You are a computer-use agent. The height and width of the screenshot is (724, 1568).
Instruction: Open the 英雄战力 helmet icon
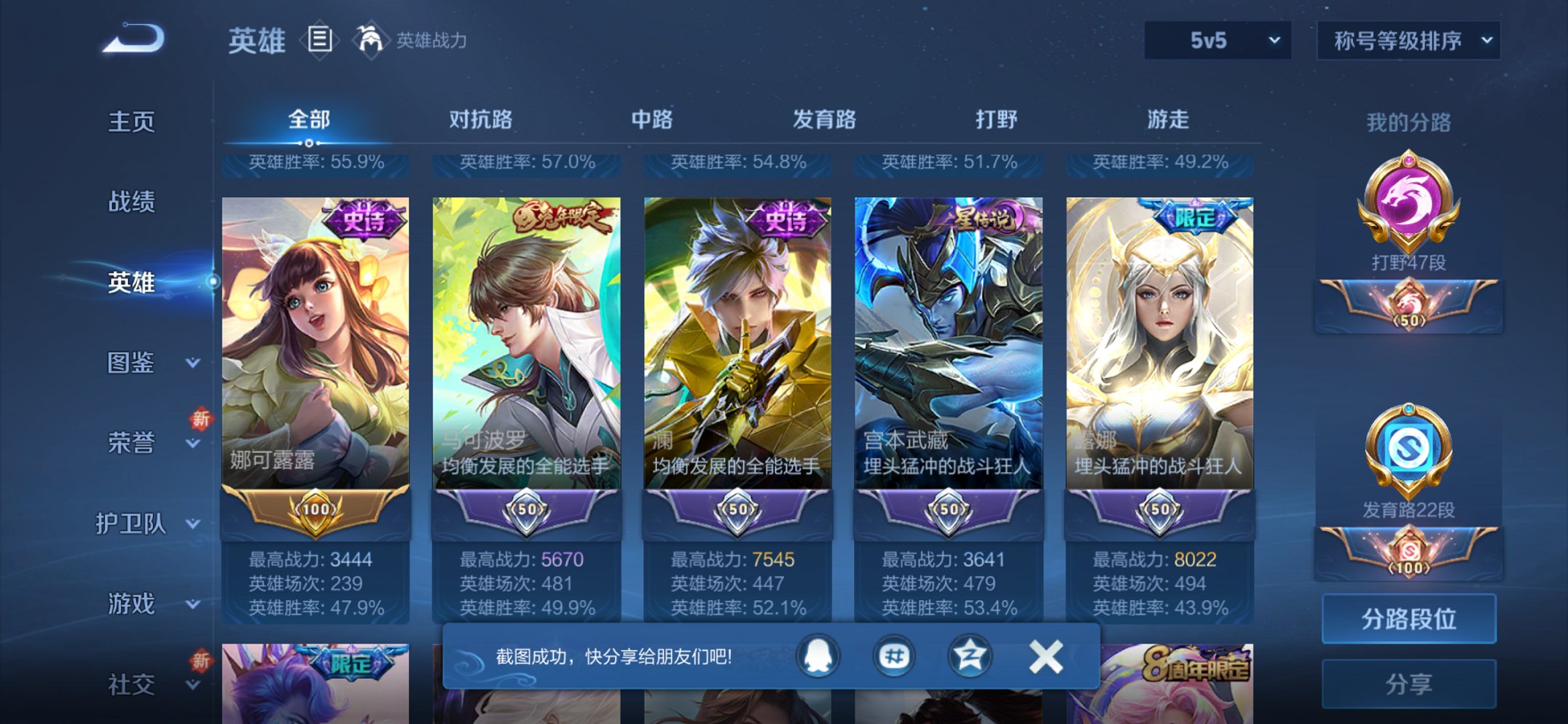[370, 40]
